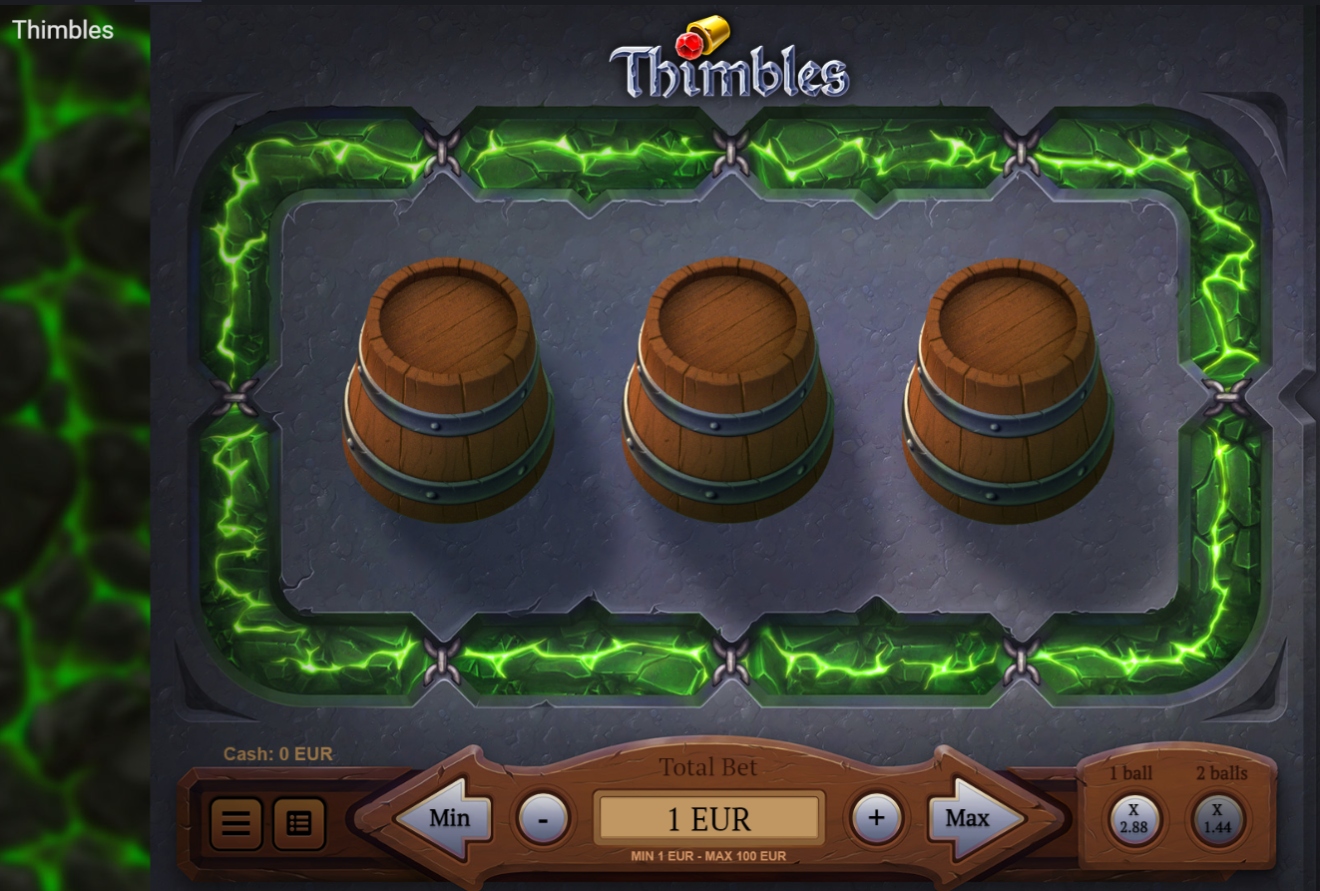Image resolution: width=1320 pixels, height=891 pixels.
Task: Expand bet options with the right arrow
Action: click(x=965, y=817)
